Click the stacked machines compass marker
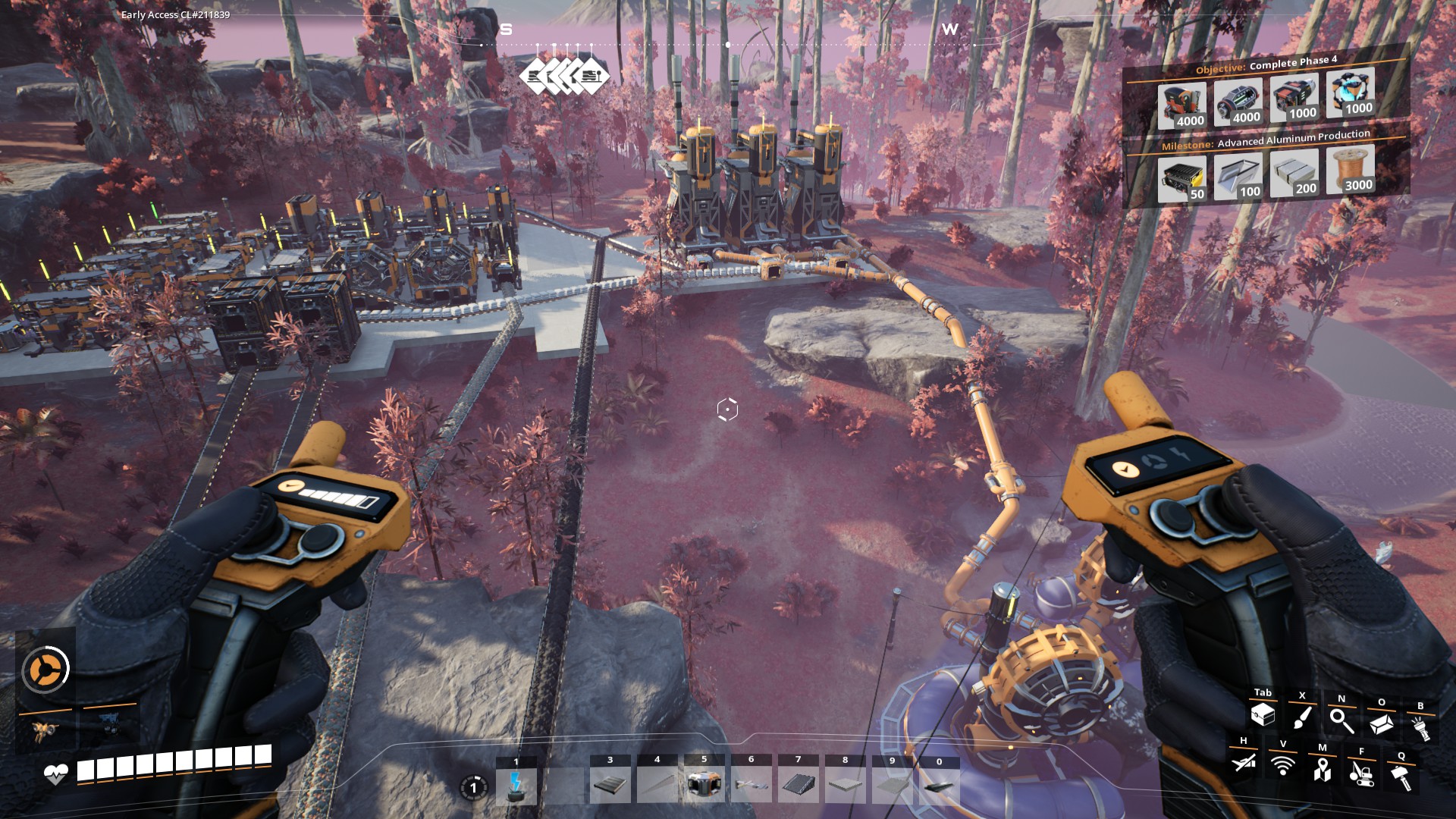 565,76
